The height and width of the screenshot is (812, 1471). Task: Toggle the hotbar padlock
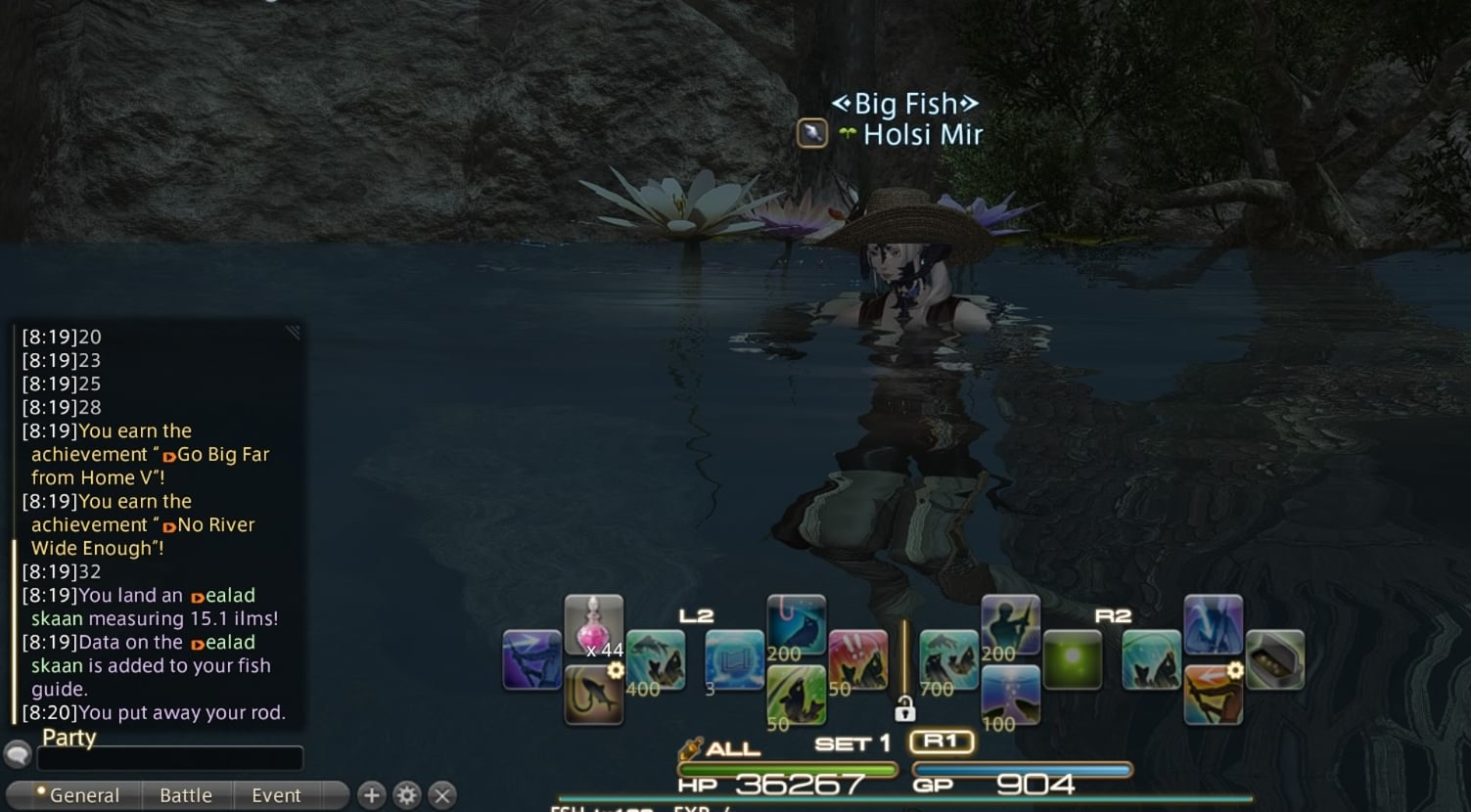(x=904, y=708)
